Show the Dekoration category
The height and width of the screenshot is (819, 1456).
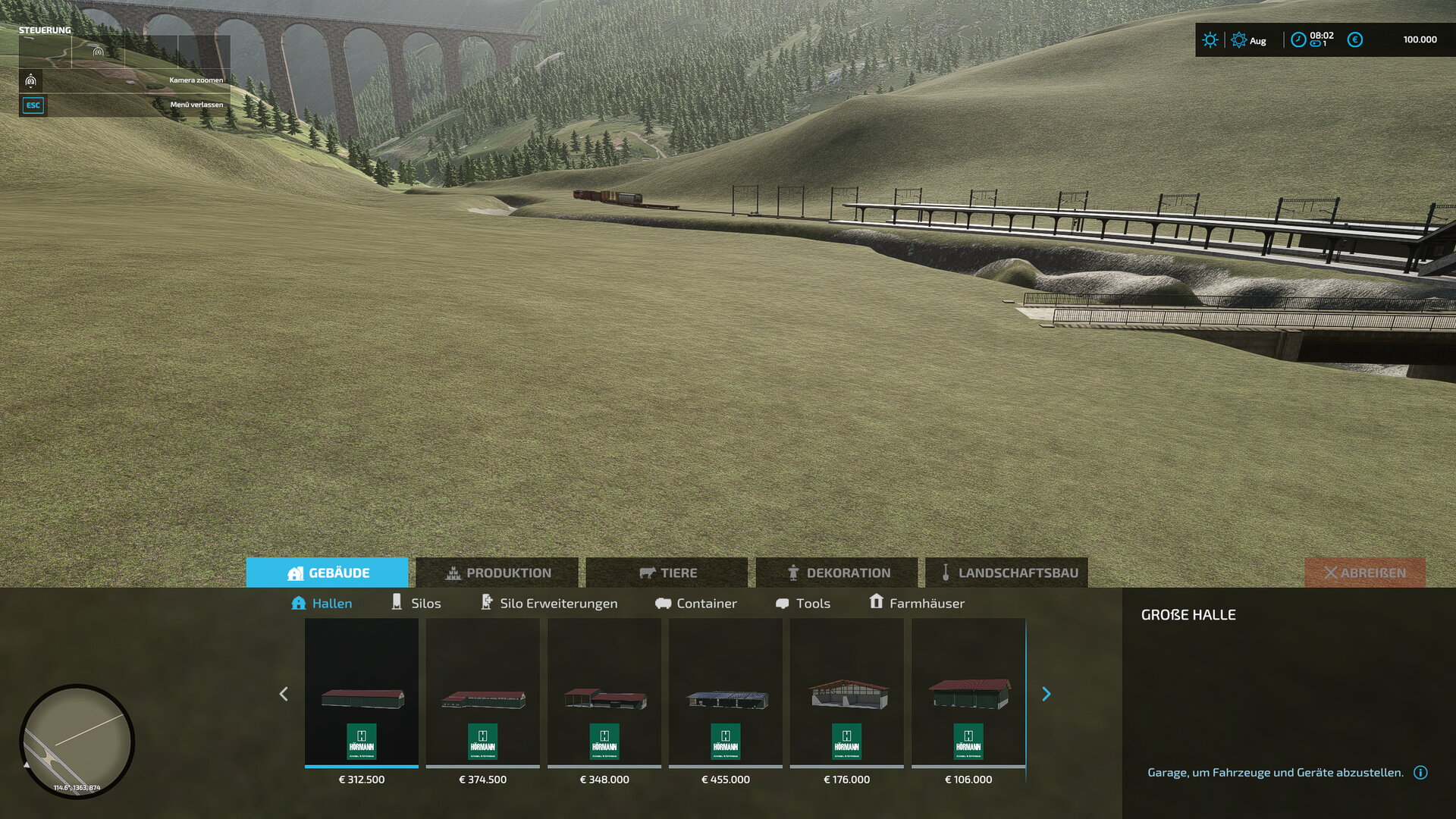point(837,573)
